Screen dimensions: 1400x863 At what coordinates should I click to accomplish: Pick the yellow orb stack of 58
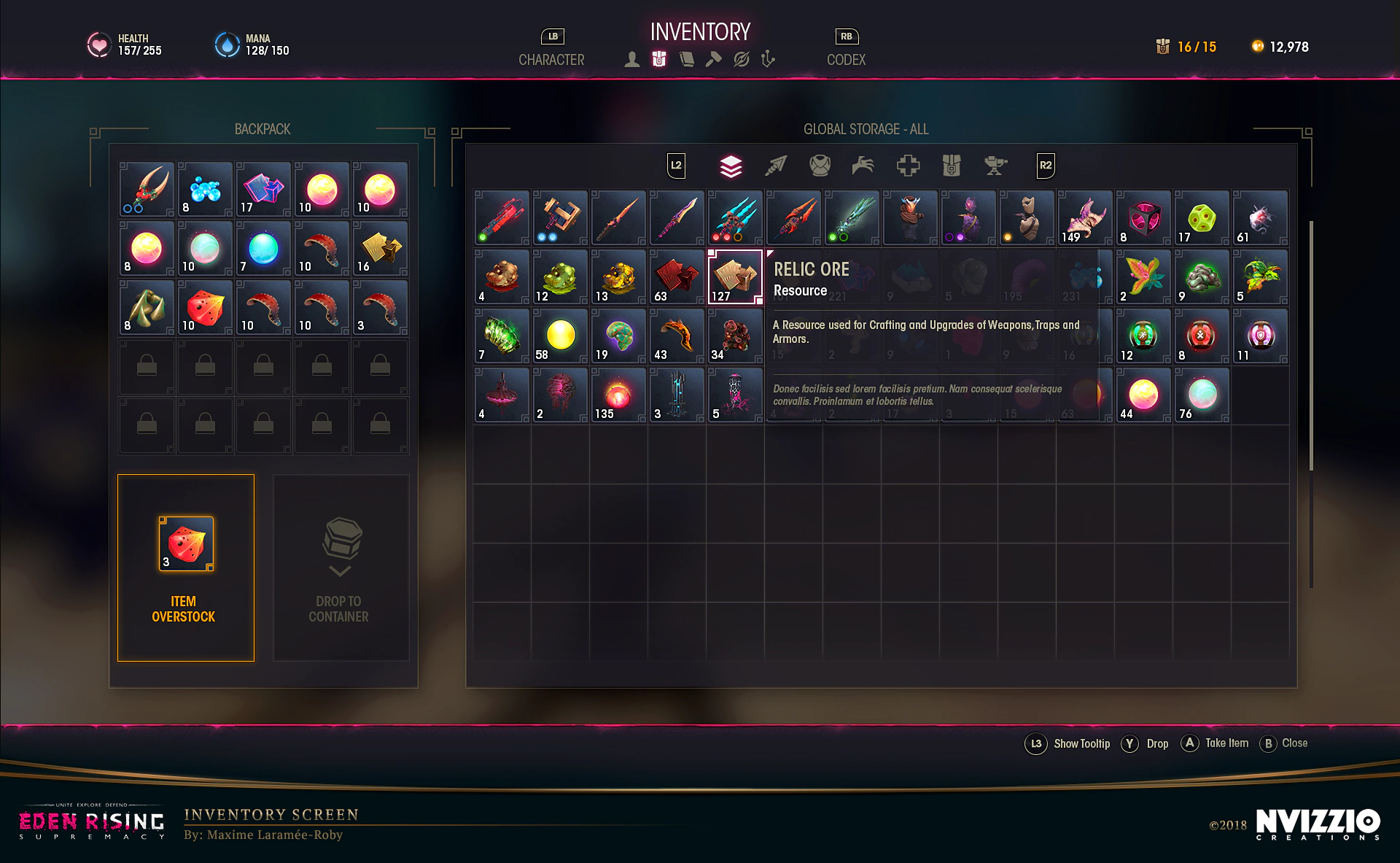point(560,336)
